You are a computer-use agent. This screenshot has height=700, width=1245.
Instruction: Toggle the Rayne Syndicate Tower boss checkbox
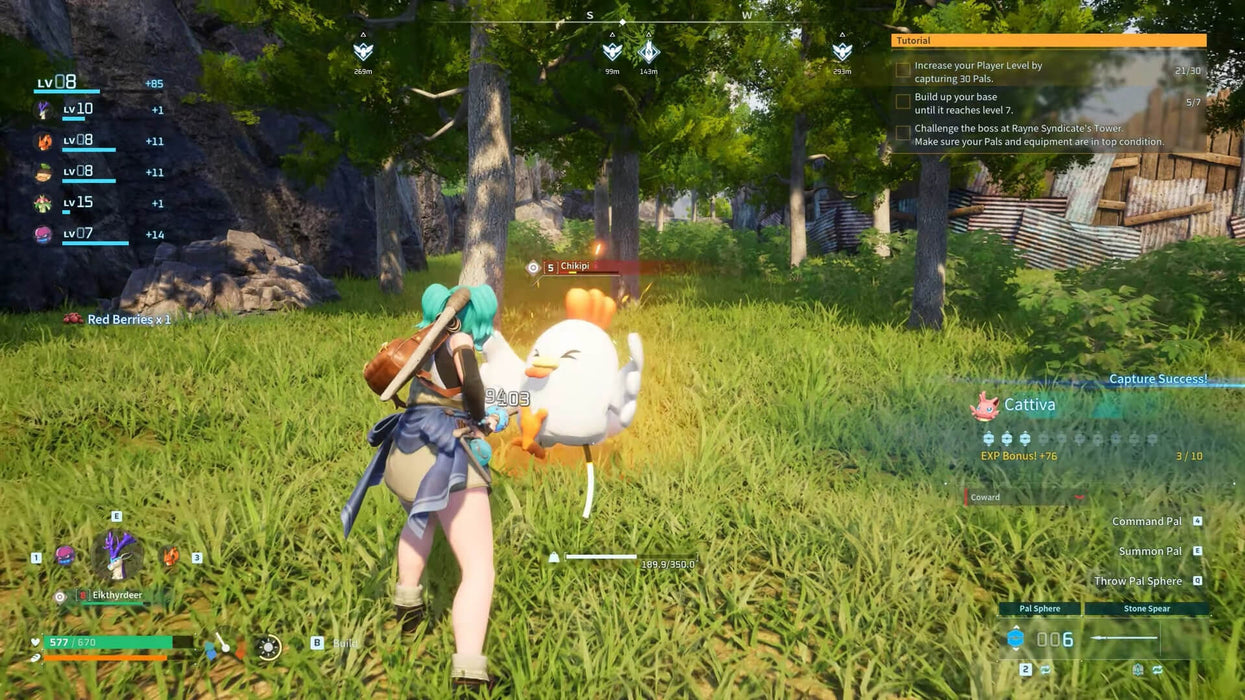click(903, 133)
